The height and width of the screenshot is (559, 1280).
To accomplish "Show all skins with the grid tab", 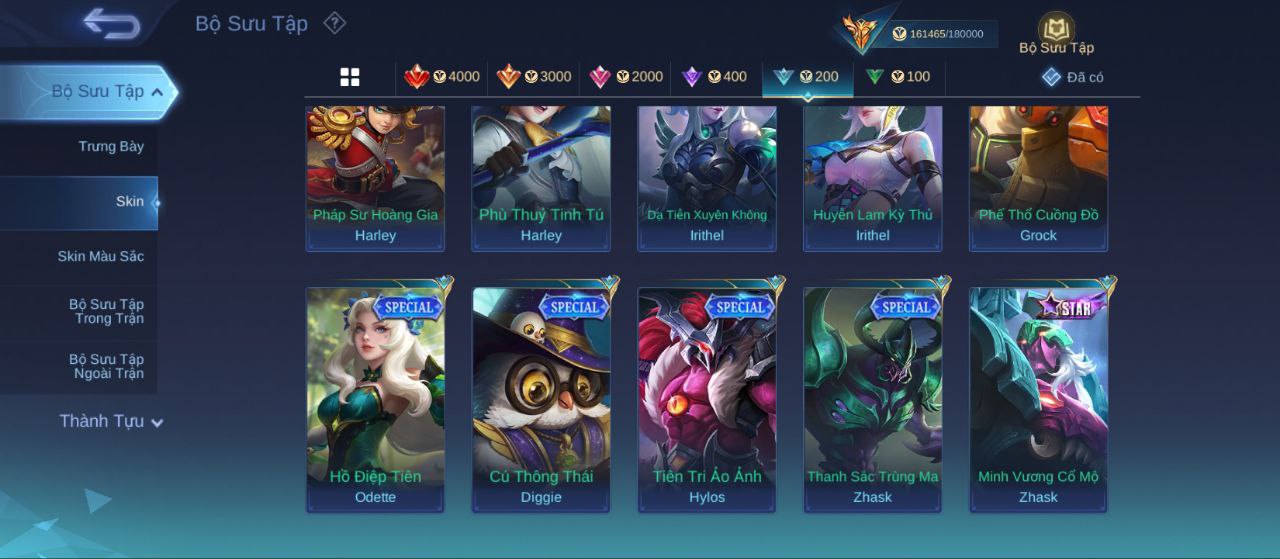I will [x=350, y=77].
